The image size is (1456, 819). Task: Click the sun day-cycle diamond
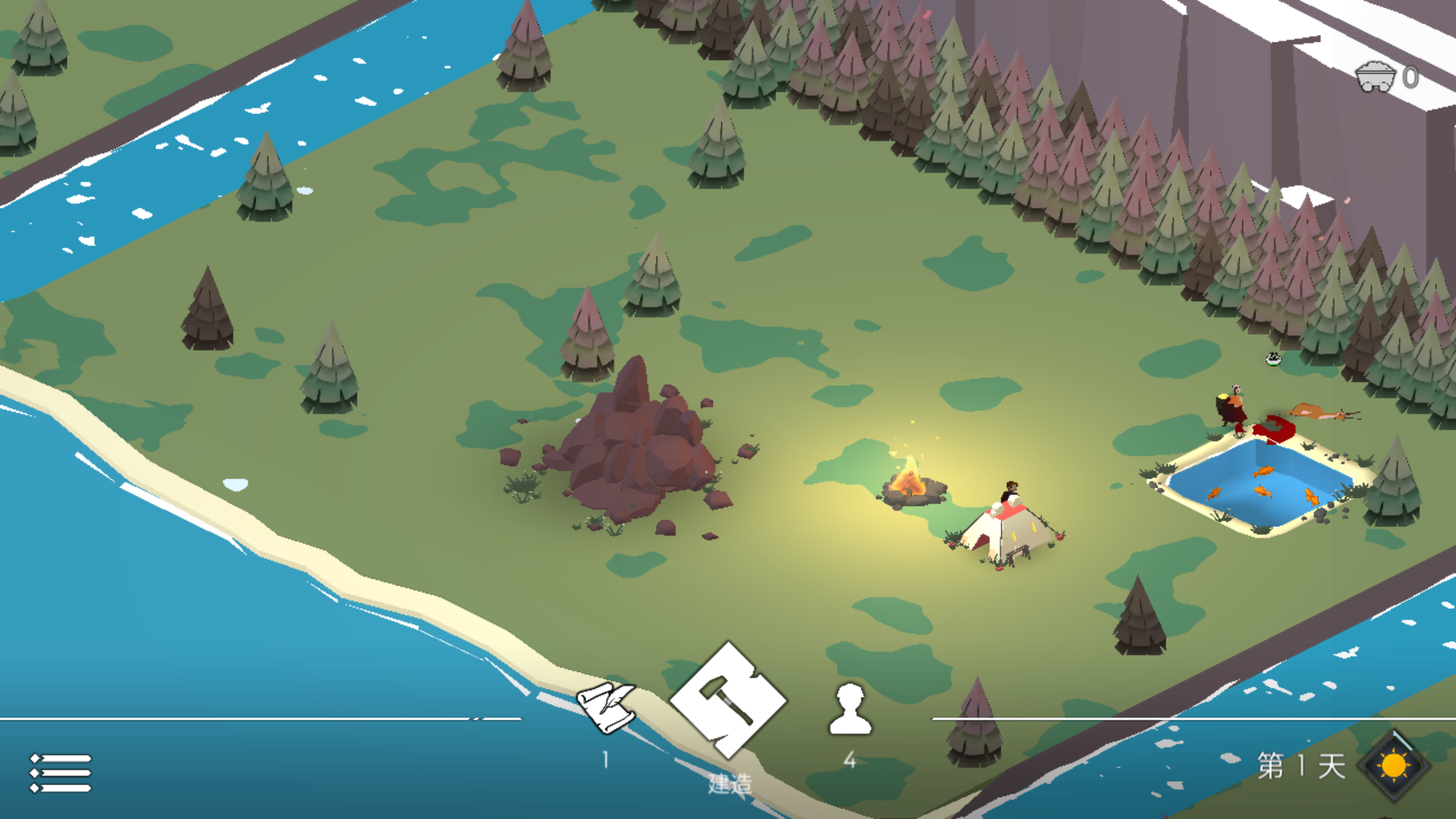coord(1394,766)
